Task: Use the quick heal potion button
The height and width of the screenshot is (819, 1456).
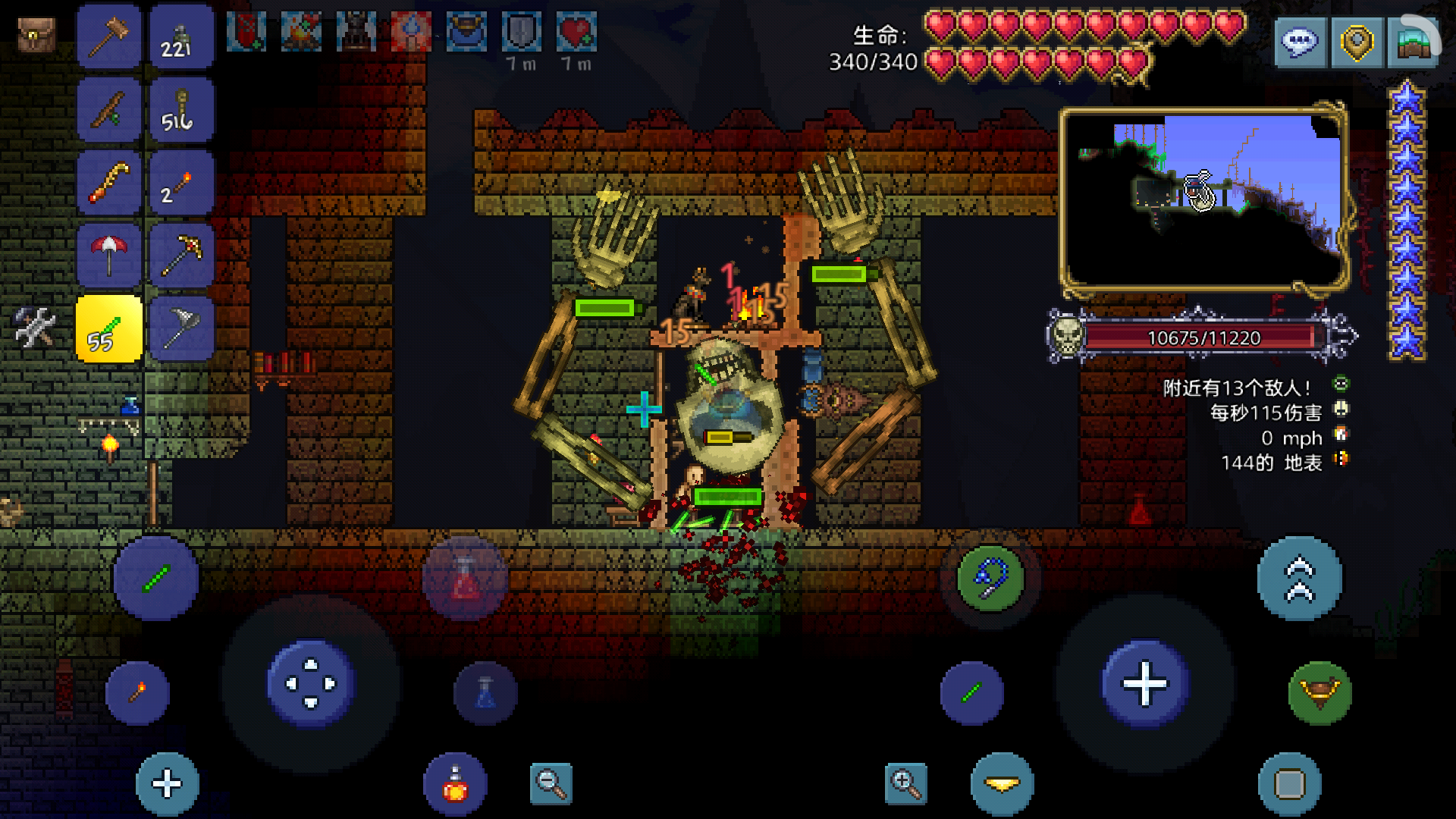Action: pyautogui.click(x=455, y=784)
